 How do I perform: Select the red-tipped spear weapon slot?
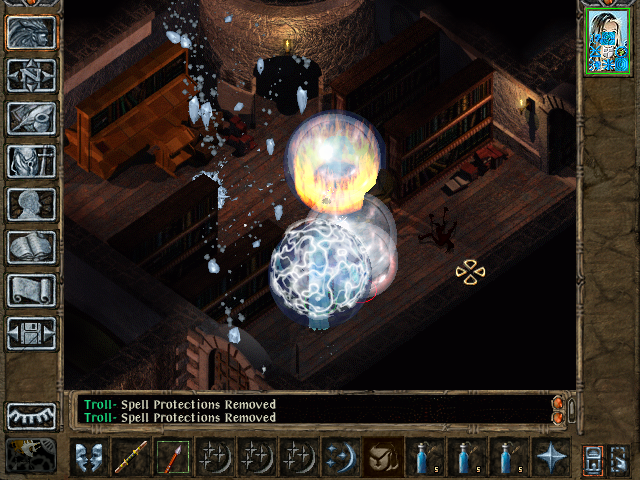173,456
